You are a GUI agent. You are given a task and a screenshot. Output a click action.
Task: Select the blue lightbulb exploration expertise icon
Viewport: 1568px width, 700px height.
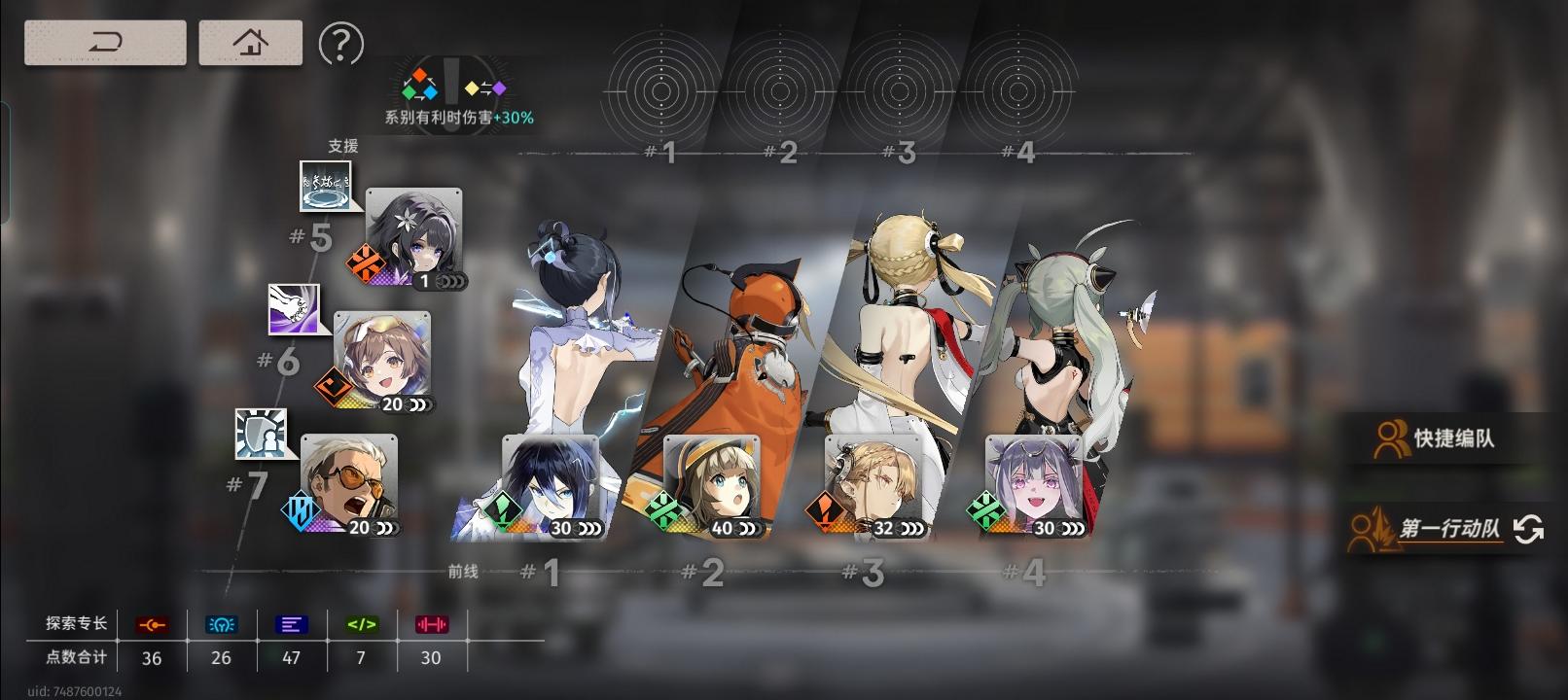coord(221,625)
